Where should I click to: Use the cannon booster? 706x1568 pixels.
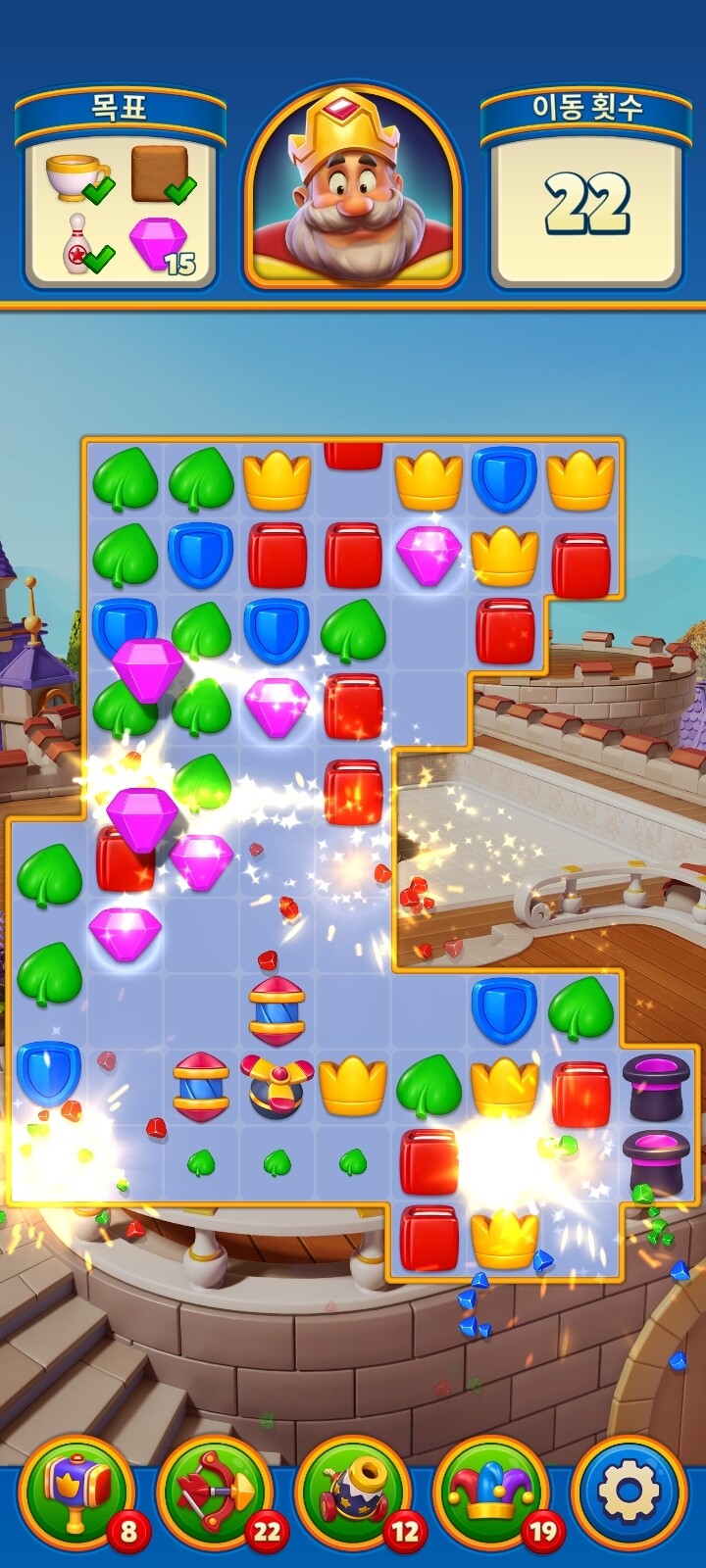click(353, 1493)
